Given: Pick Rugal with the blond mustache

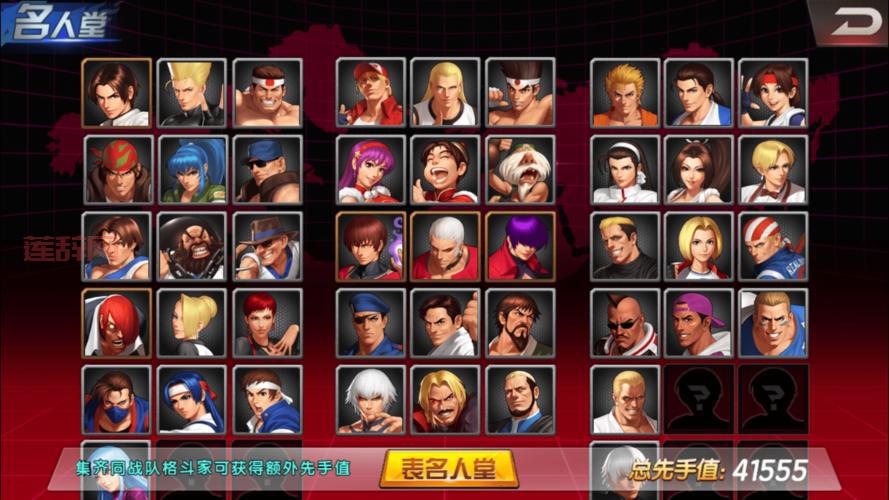Looking at the screenshot, I should coord(446,400).
